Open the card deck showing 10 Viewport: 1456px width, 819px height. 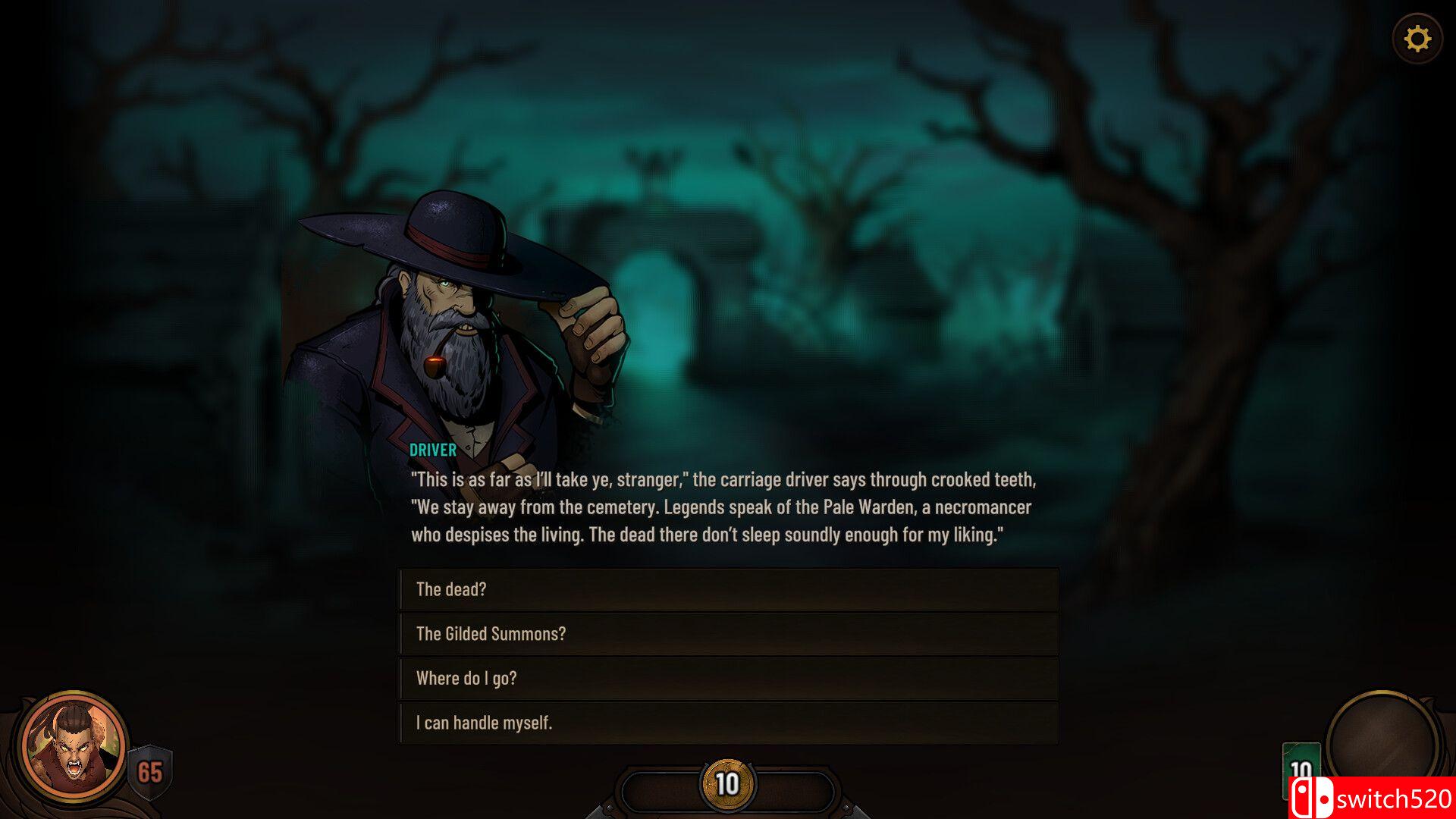1299,767
